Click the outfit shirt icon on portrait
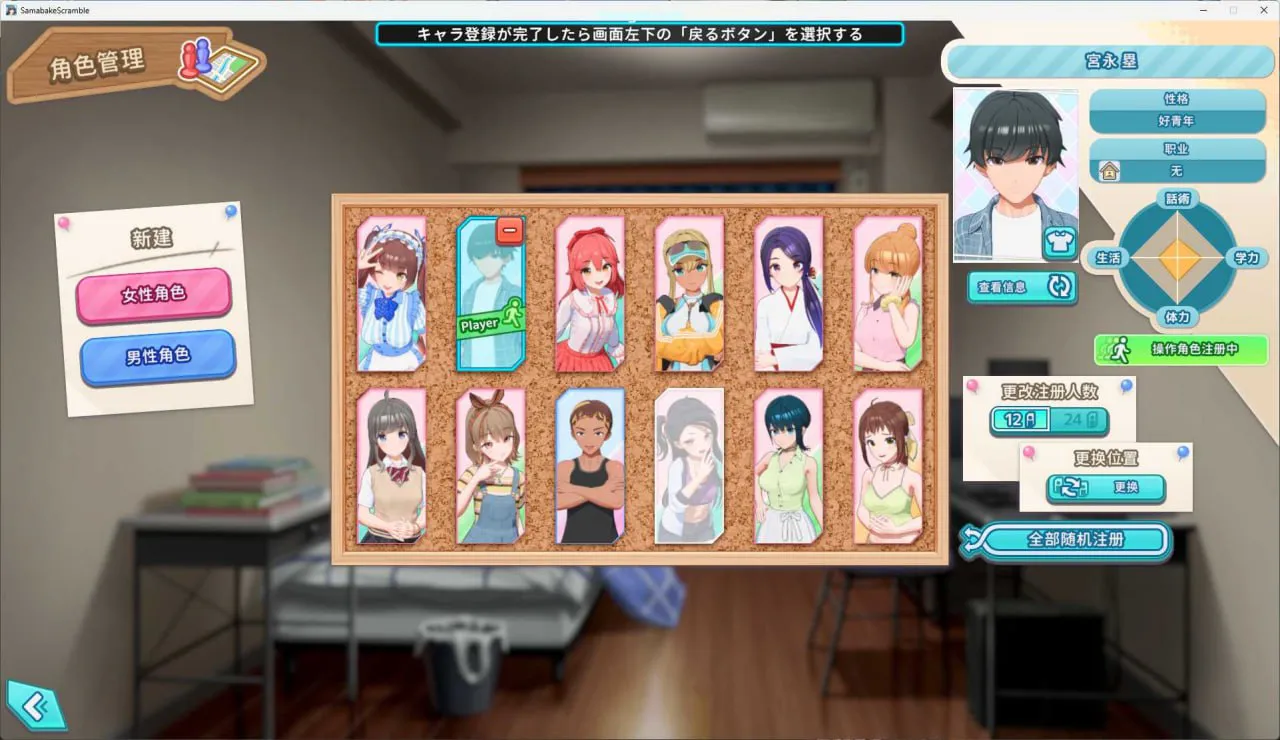Image resolution: width=1280 pixels, height=740 pixels. pos(1059,243)
